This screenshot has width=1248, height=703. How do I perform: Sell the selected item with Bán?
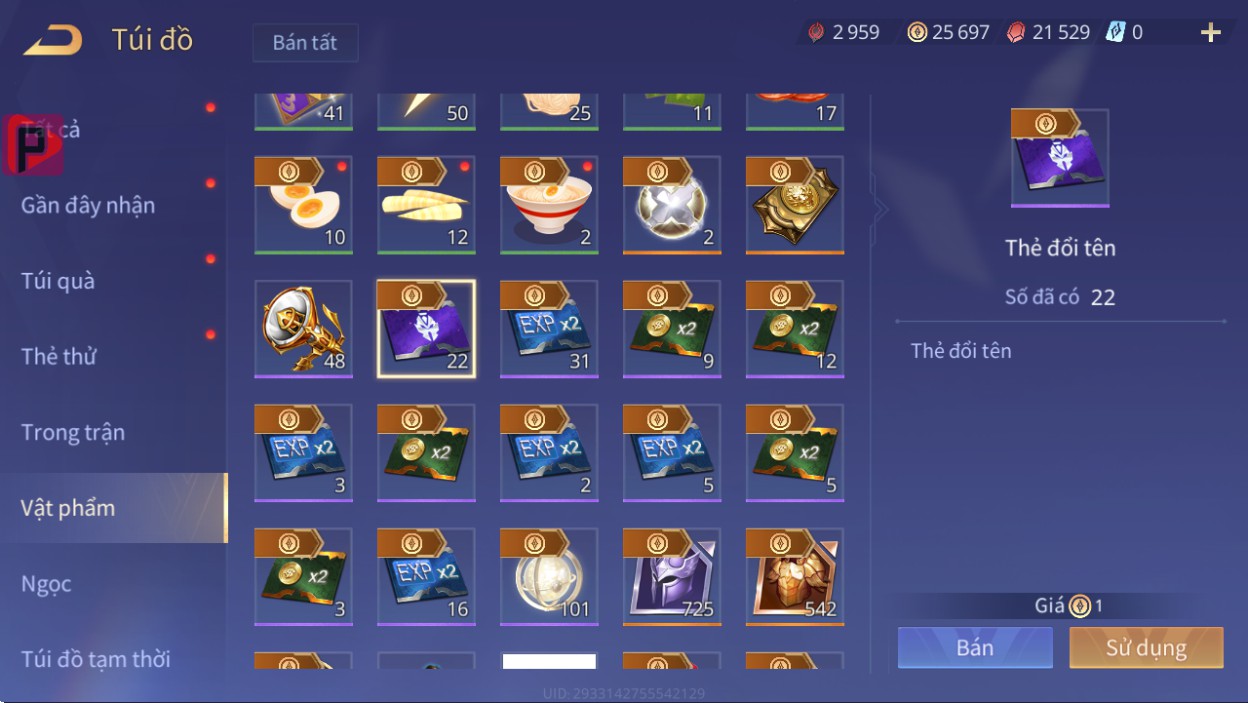pos(974,647)
